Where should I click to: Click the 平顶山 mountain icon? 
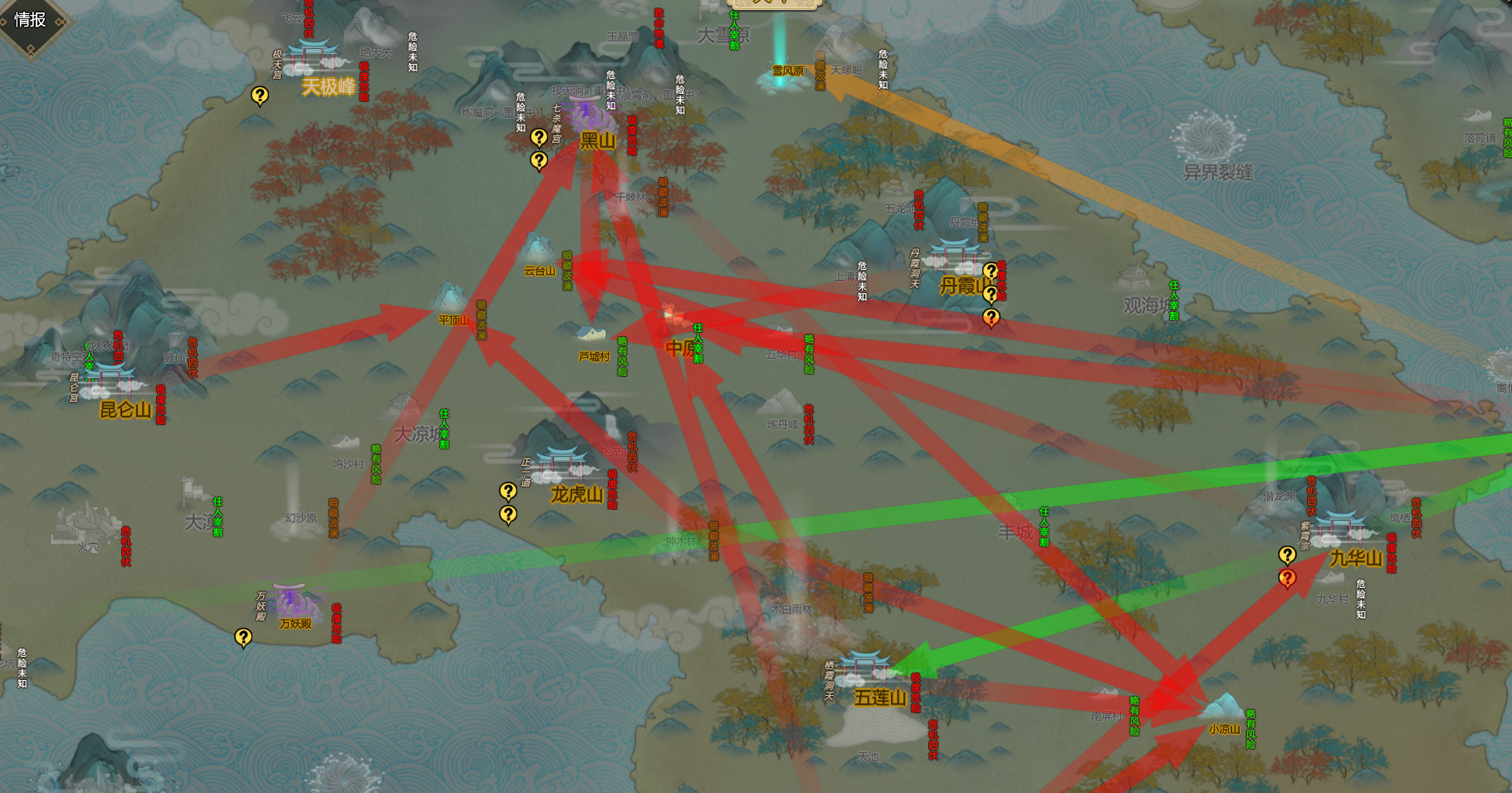click(x=448, y=295)
